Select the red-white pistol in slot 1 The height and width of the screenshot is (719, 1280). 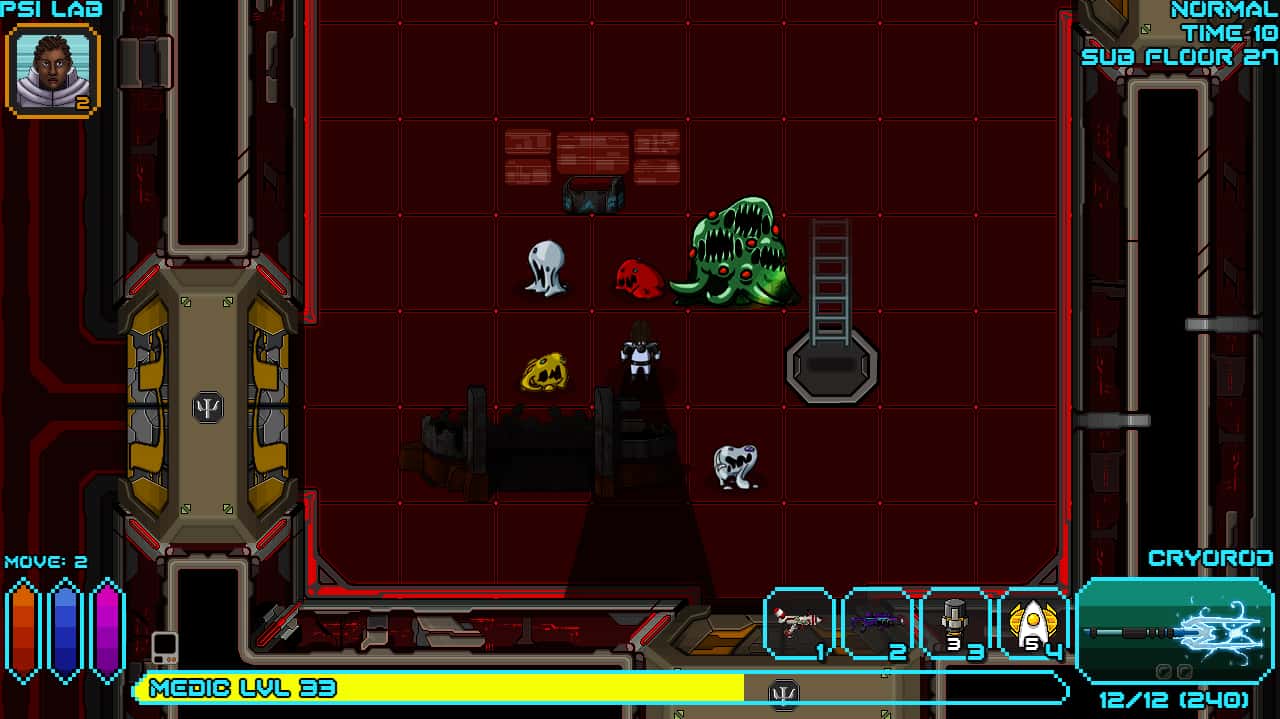click(799, 625)
